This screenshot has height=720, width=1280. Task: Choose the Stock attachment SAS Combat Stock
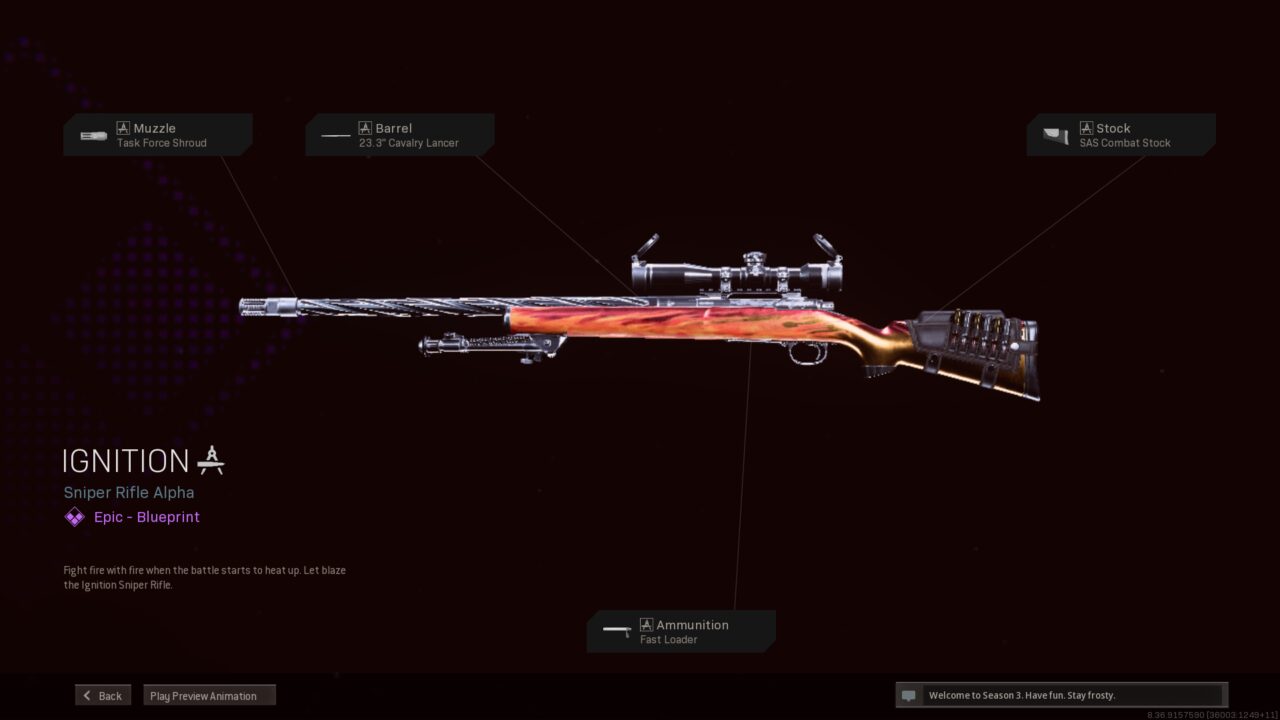point(1121,135)
